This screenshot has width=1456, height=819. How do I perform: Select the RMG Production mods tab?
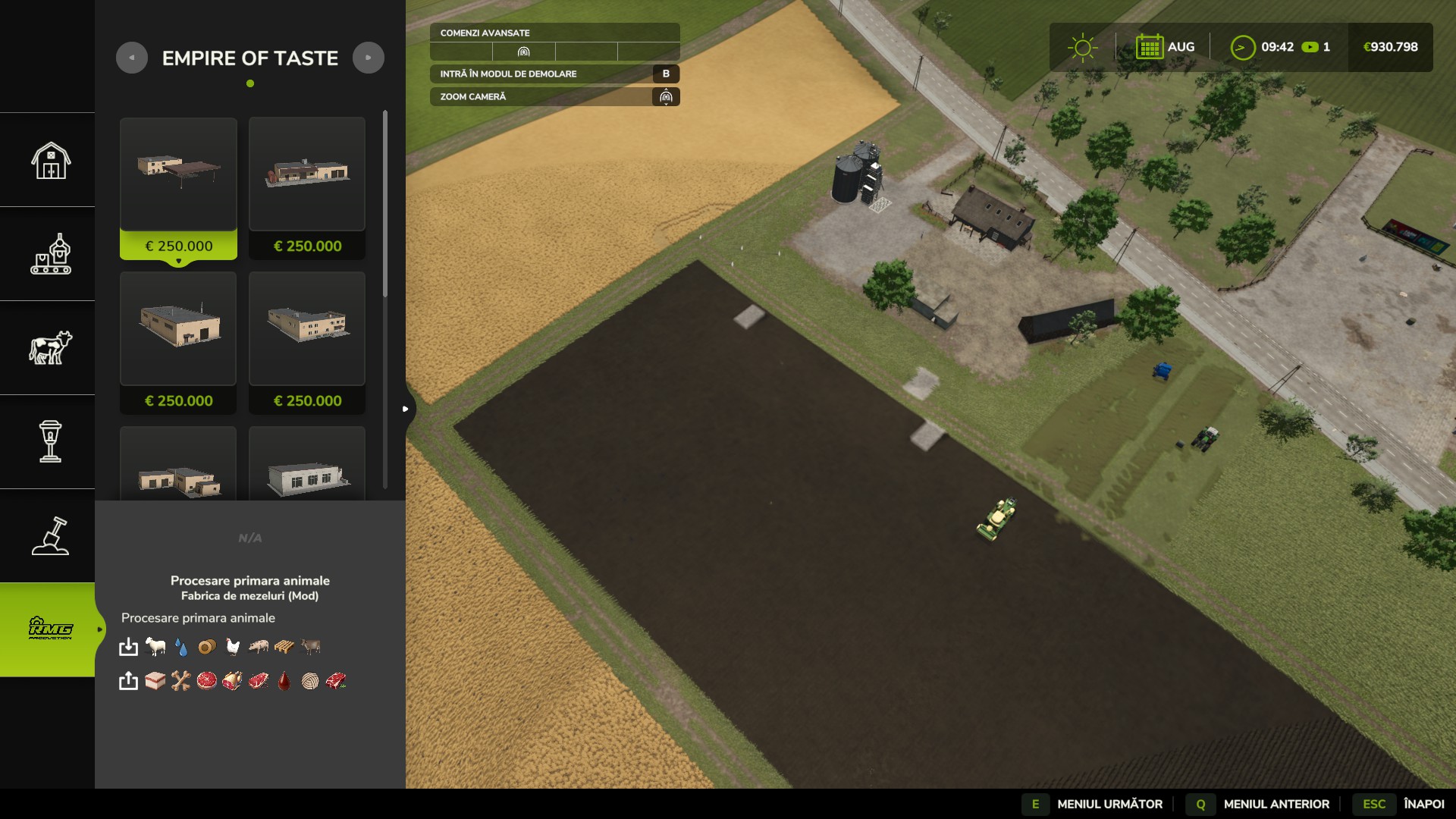(50, 629)
